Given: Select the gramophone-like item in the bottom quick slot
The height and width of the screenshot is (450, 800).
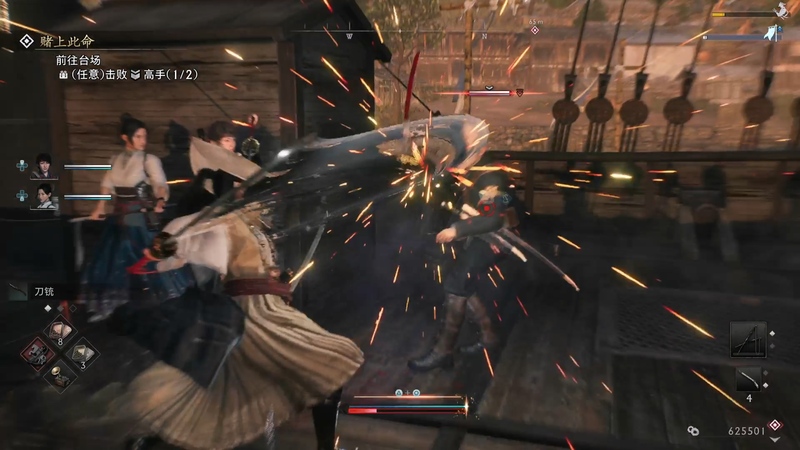Looking at the screenshot, I should click(59, 375).
